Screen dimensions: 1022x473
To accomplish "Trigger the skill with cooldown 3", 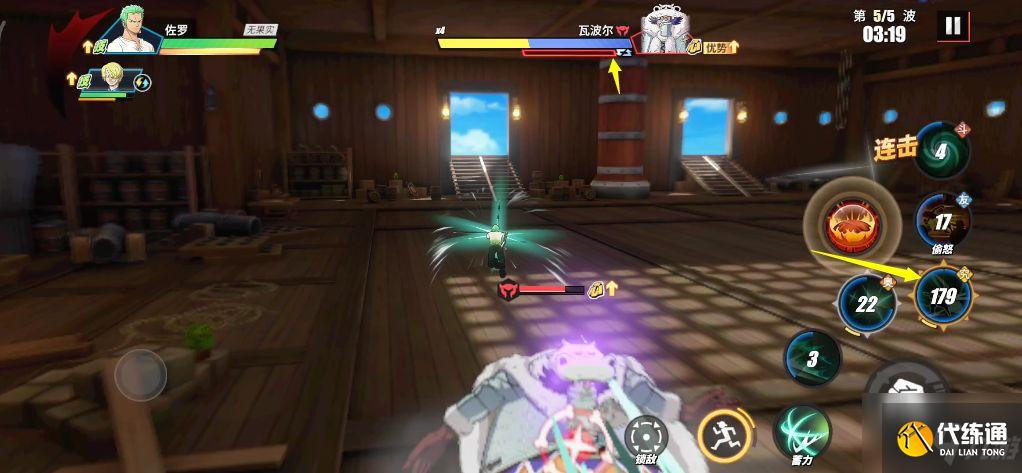I will click(813, 359).
